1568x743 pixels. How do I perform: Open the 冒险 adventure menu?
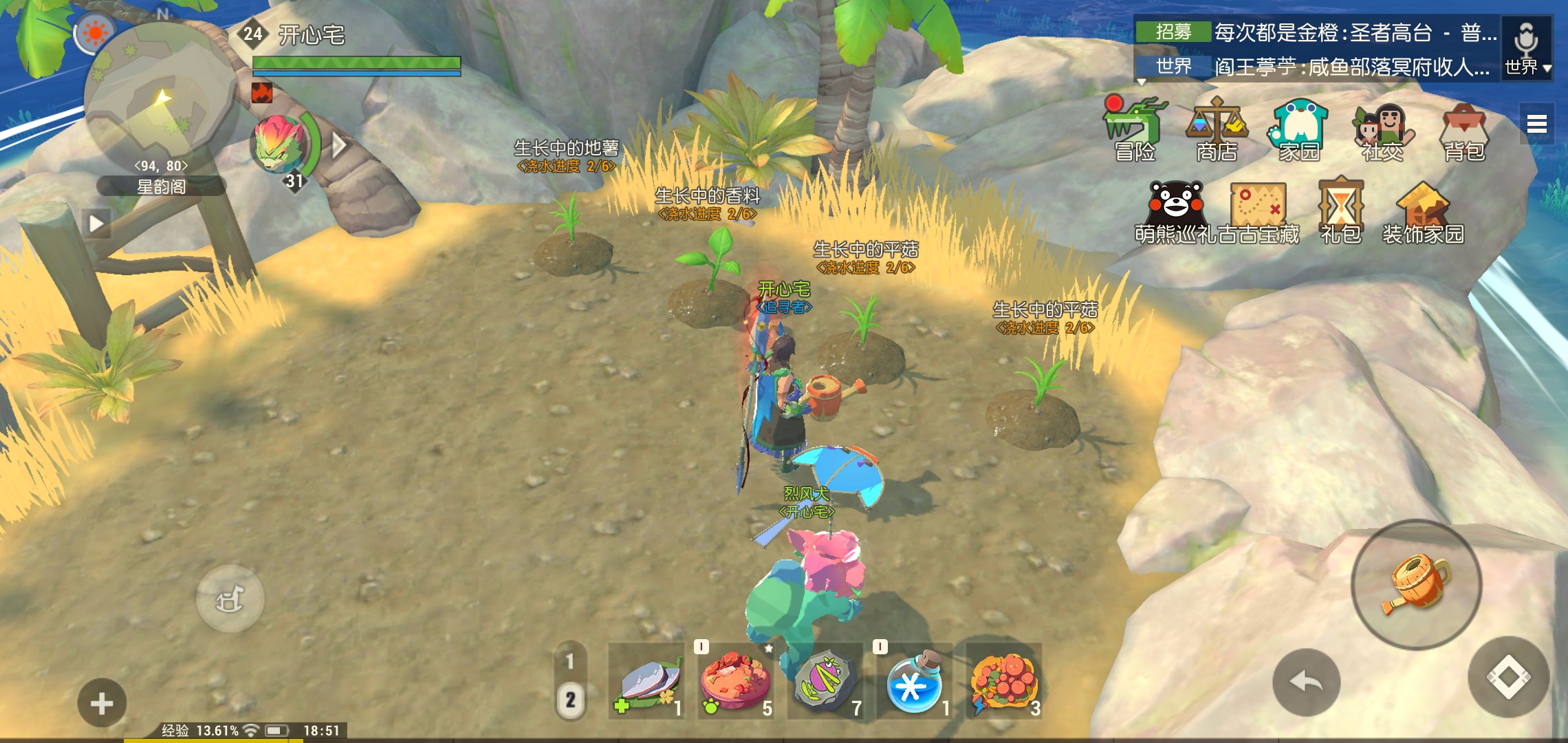click(1135, 131)
